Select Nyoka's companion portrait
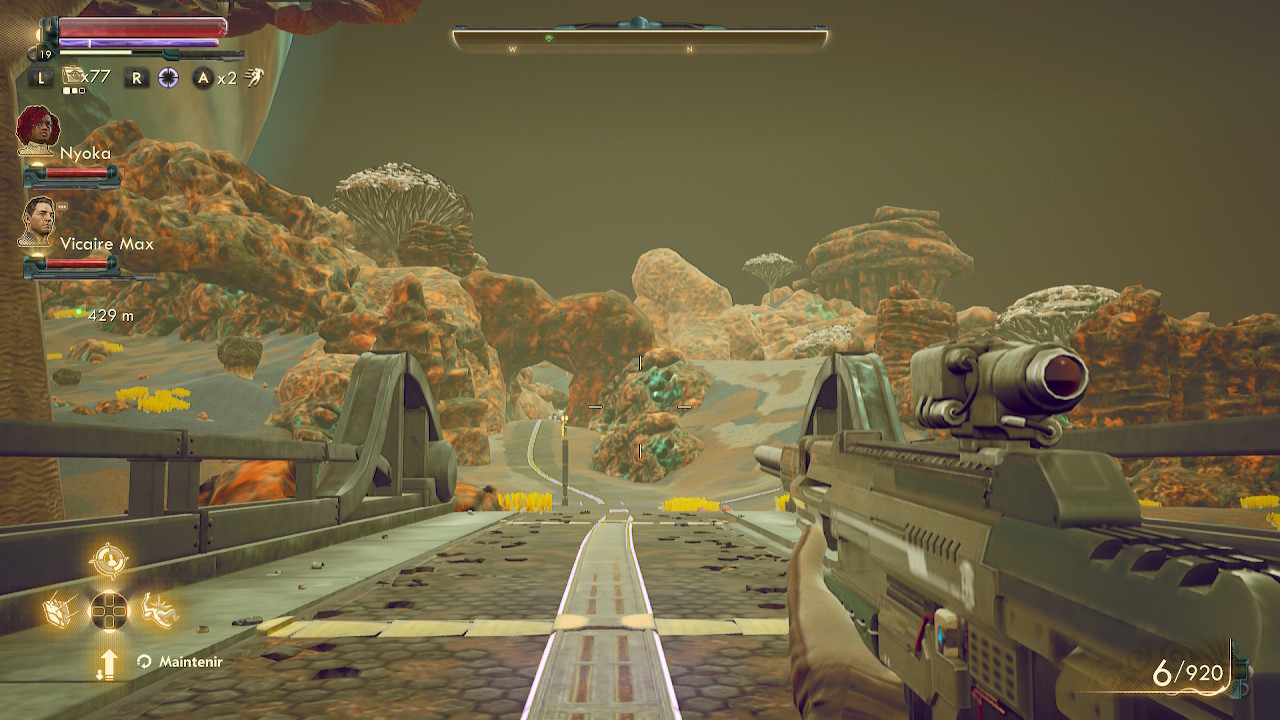 [x=38, y=128]
